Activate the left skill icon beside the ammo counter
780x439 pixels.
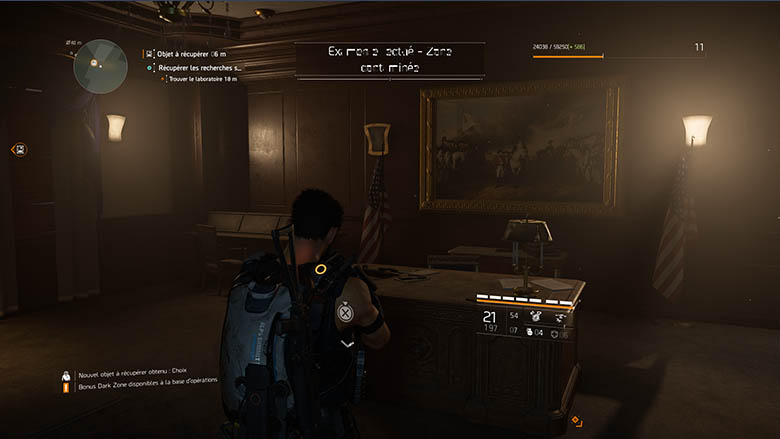coord(536,317)
